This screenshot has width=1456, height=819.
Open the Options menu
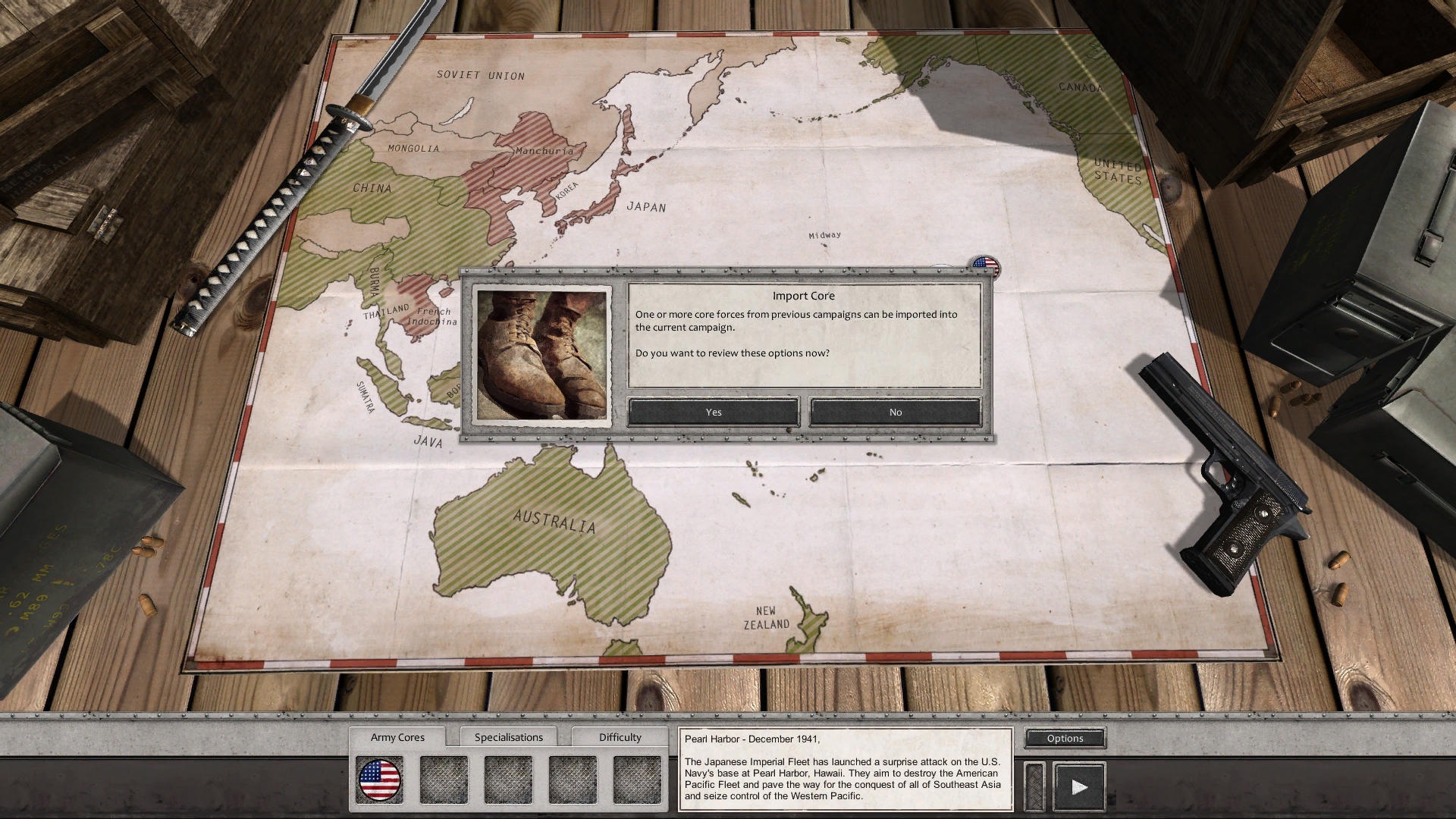[x=1065, y=738]
